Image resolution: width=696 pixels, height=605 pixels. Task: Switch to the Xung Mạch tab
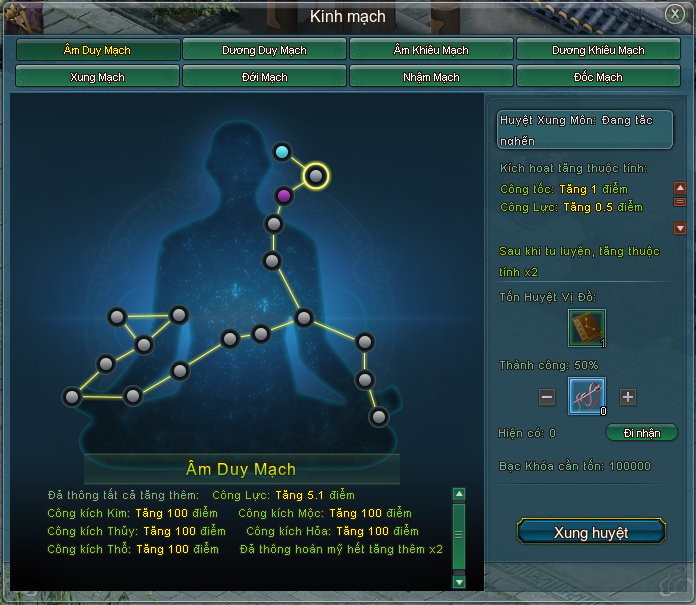[x=98, y=76]
